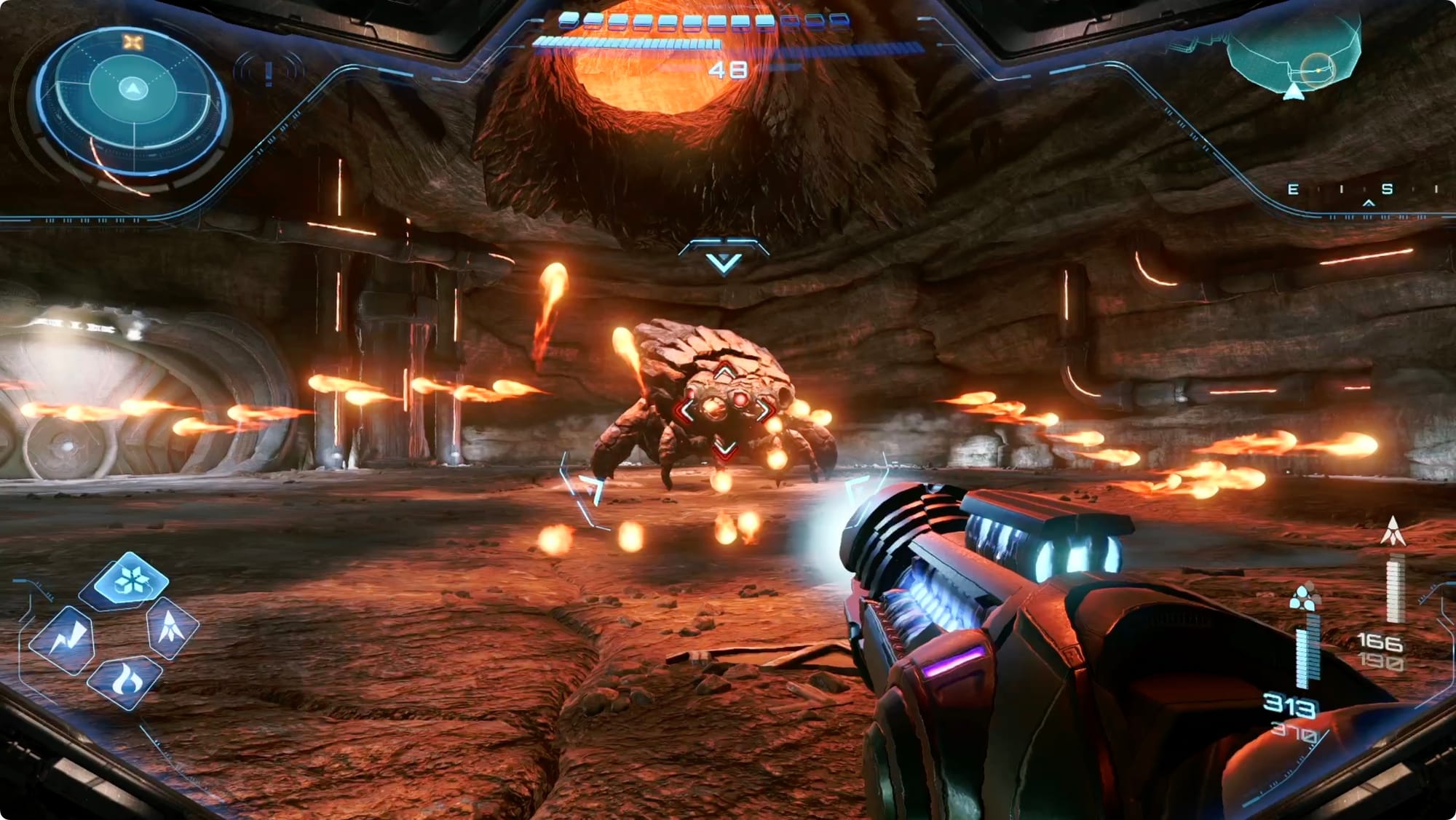
Task: Select the missile diamond in the weapon selector
Action: coord(172,627)
